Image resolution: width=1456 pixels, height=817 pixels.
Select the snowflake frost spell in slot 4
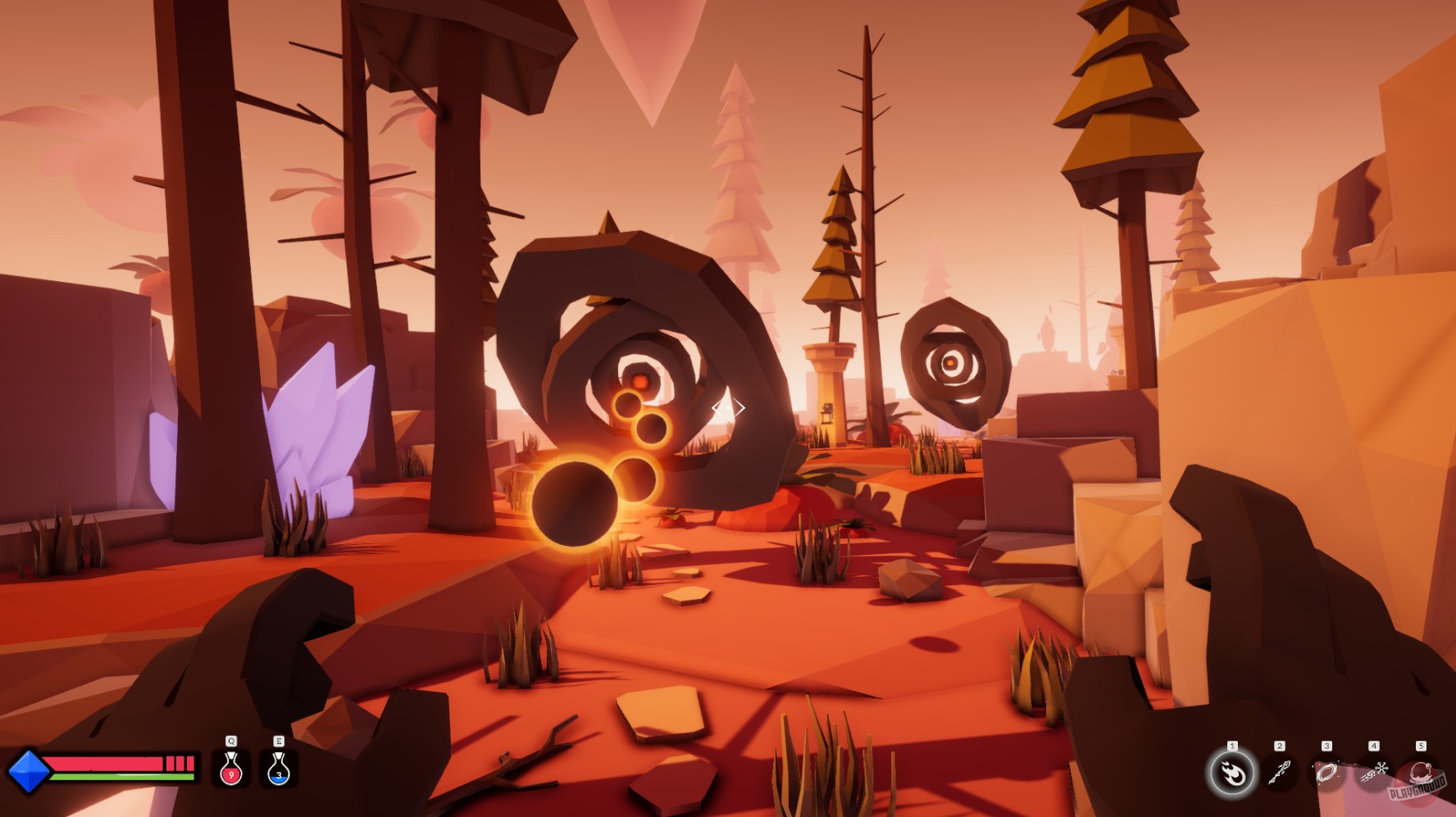tap(1374, 771)
